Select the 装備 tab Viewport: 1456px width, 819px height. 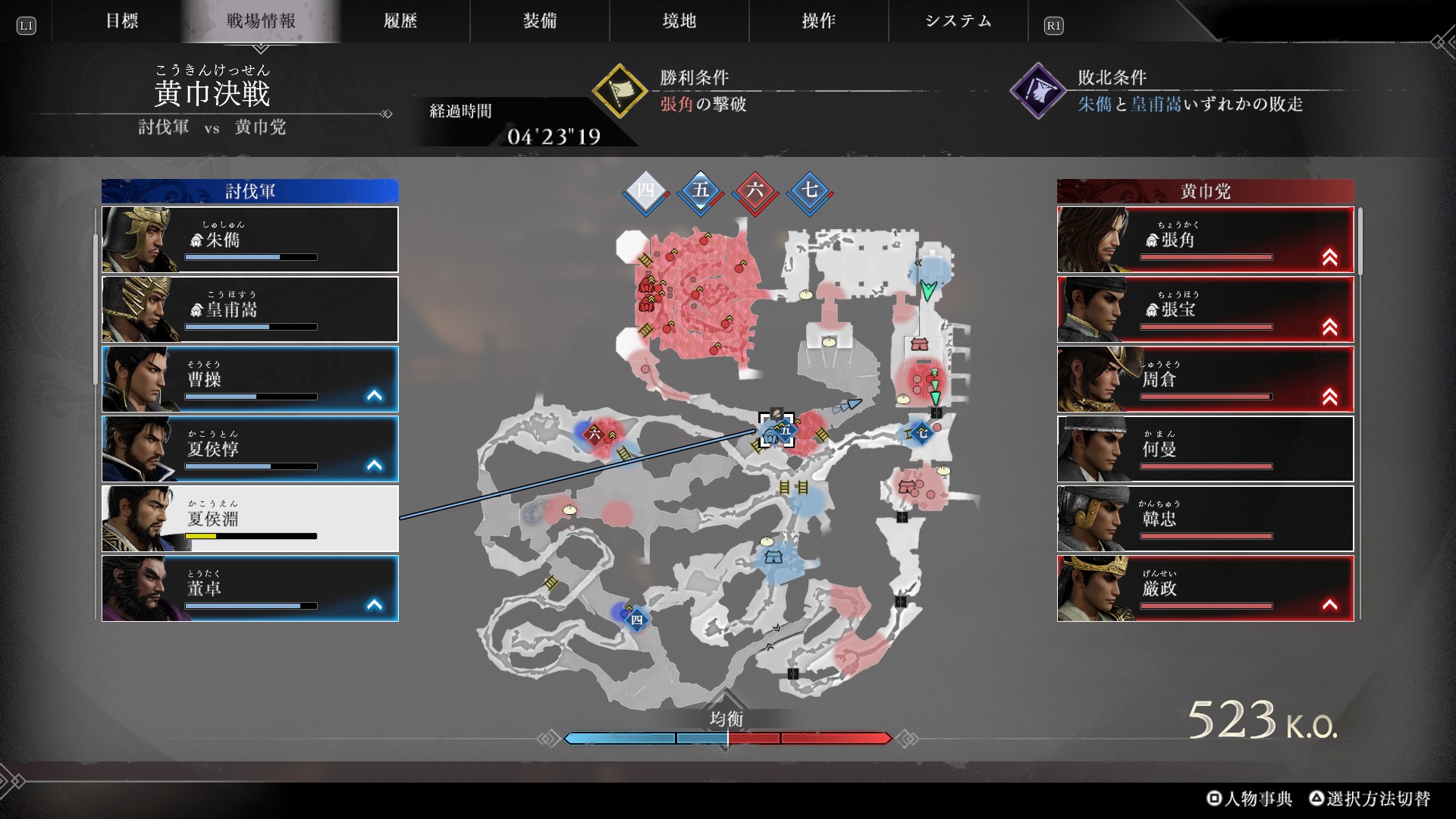point(539,21)
